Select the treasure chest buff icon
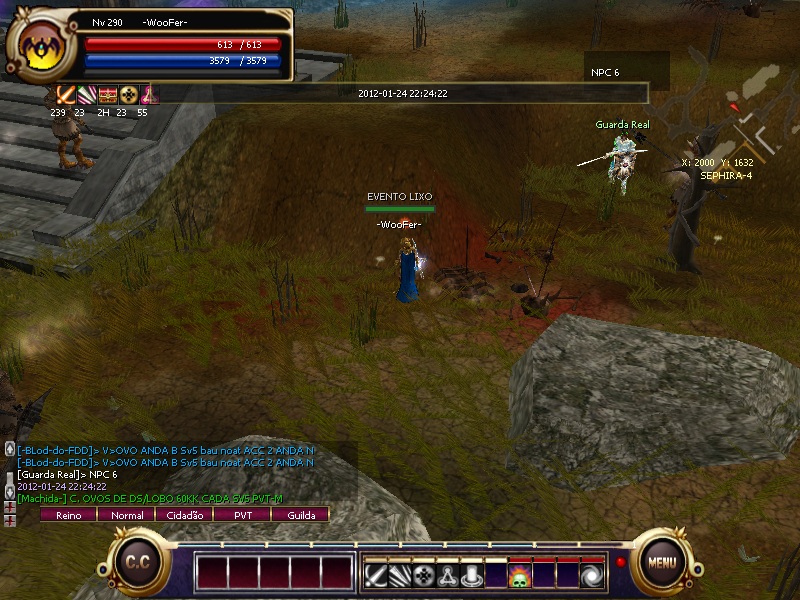The width and height of the screenshot is (800, 600). coord(108,95)
